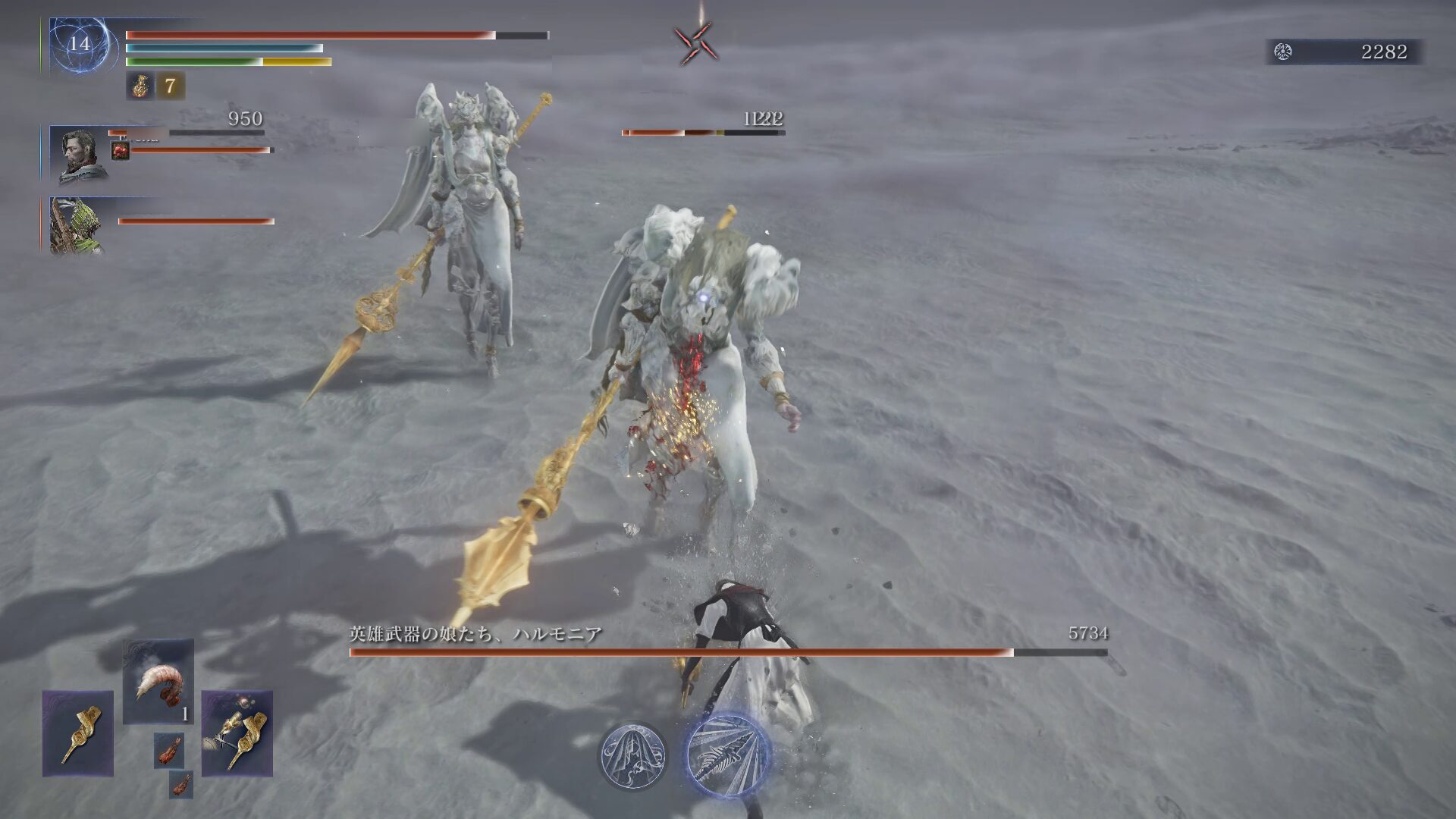Select the left-hand golden weapon slot
1456x819 pixels.
pyautogui.click(x=77, y=733)
